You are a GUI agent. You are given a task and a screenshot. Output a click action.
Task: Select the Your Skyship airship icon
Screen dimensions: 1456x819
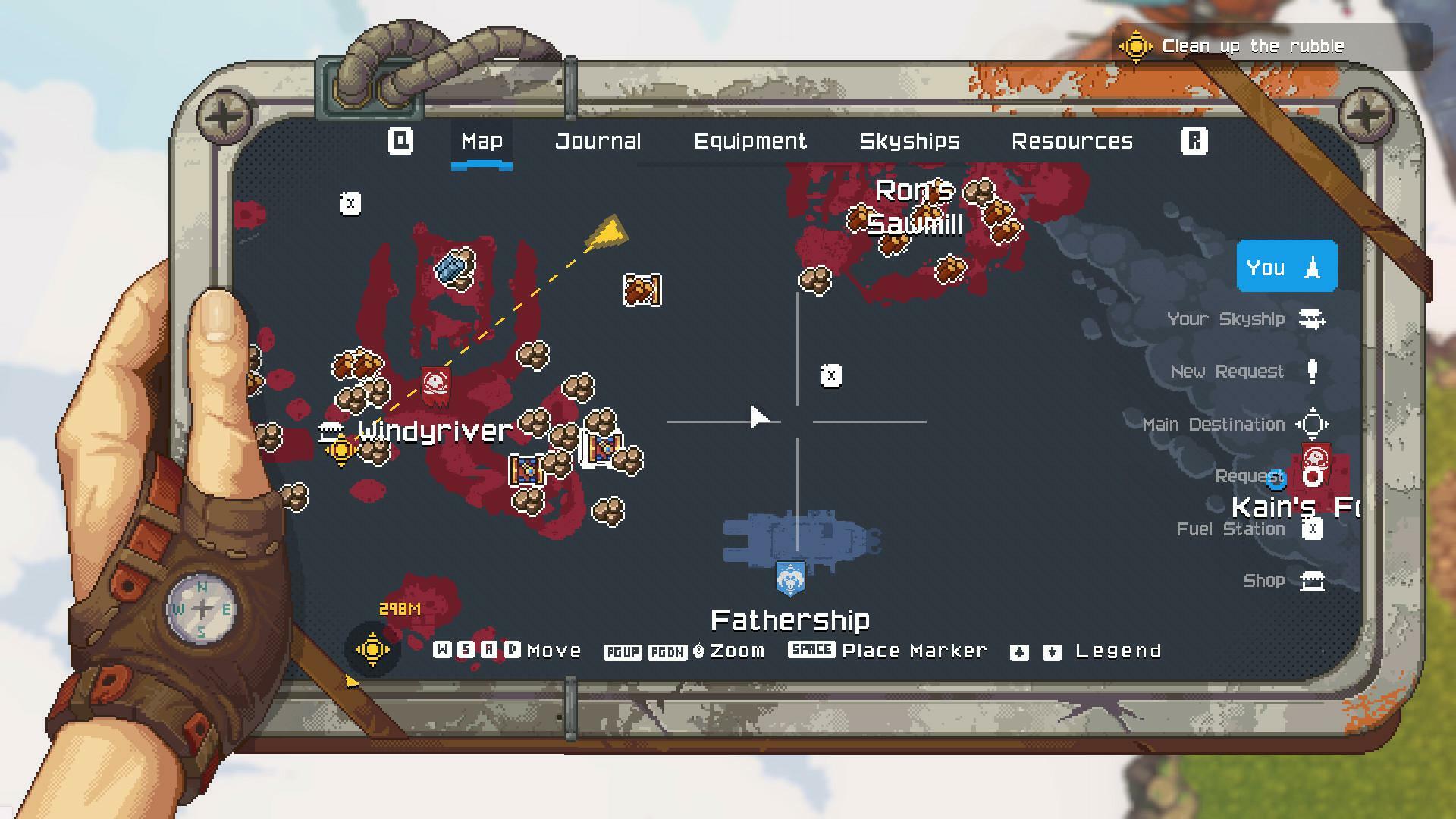point(1311,318)
